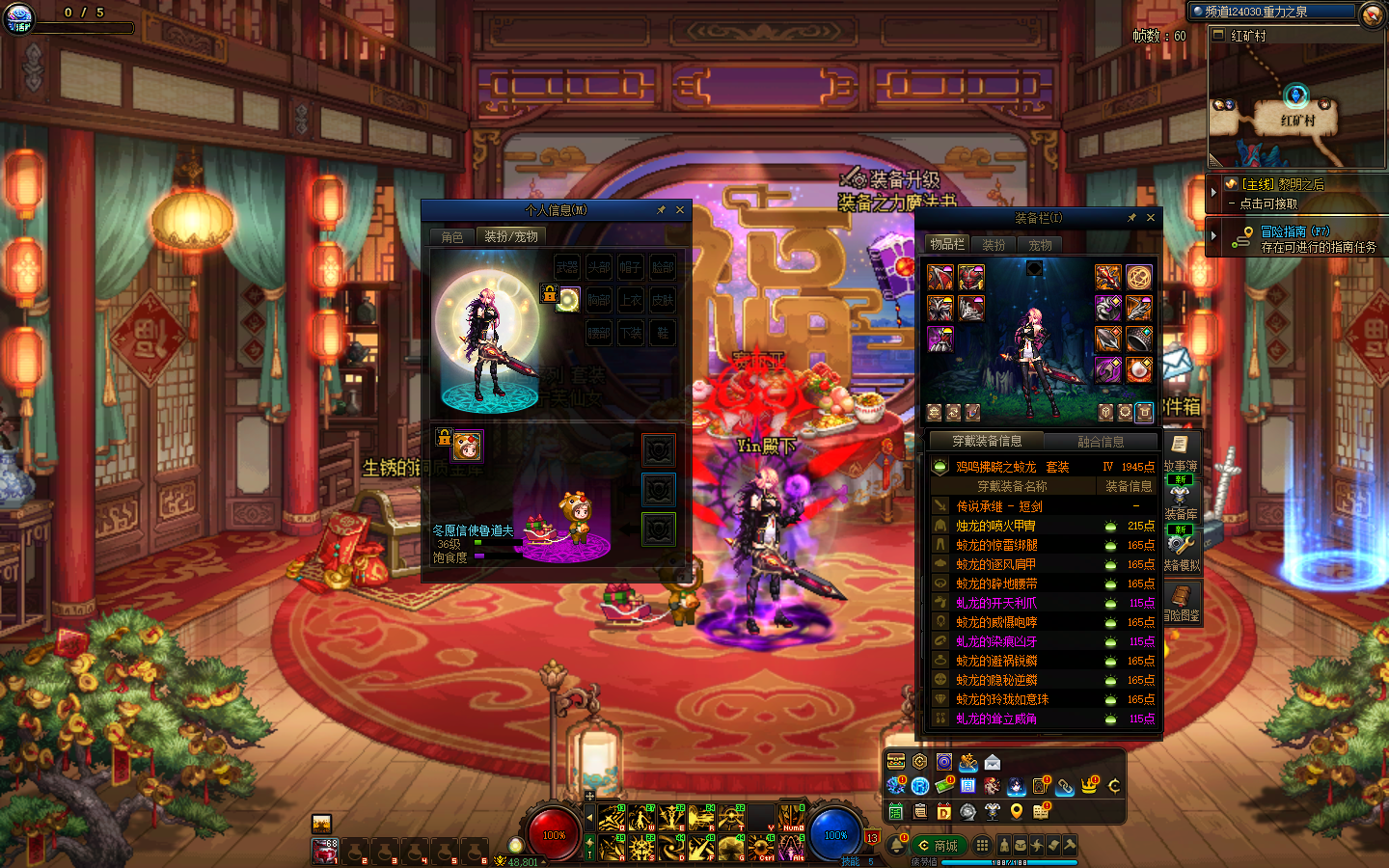Close the 装备栏 equipment window
This screenshot has height=868, width=1389.
click(x=1150, y=218)
